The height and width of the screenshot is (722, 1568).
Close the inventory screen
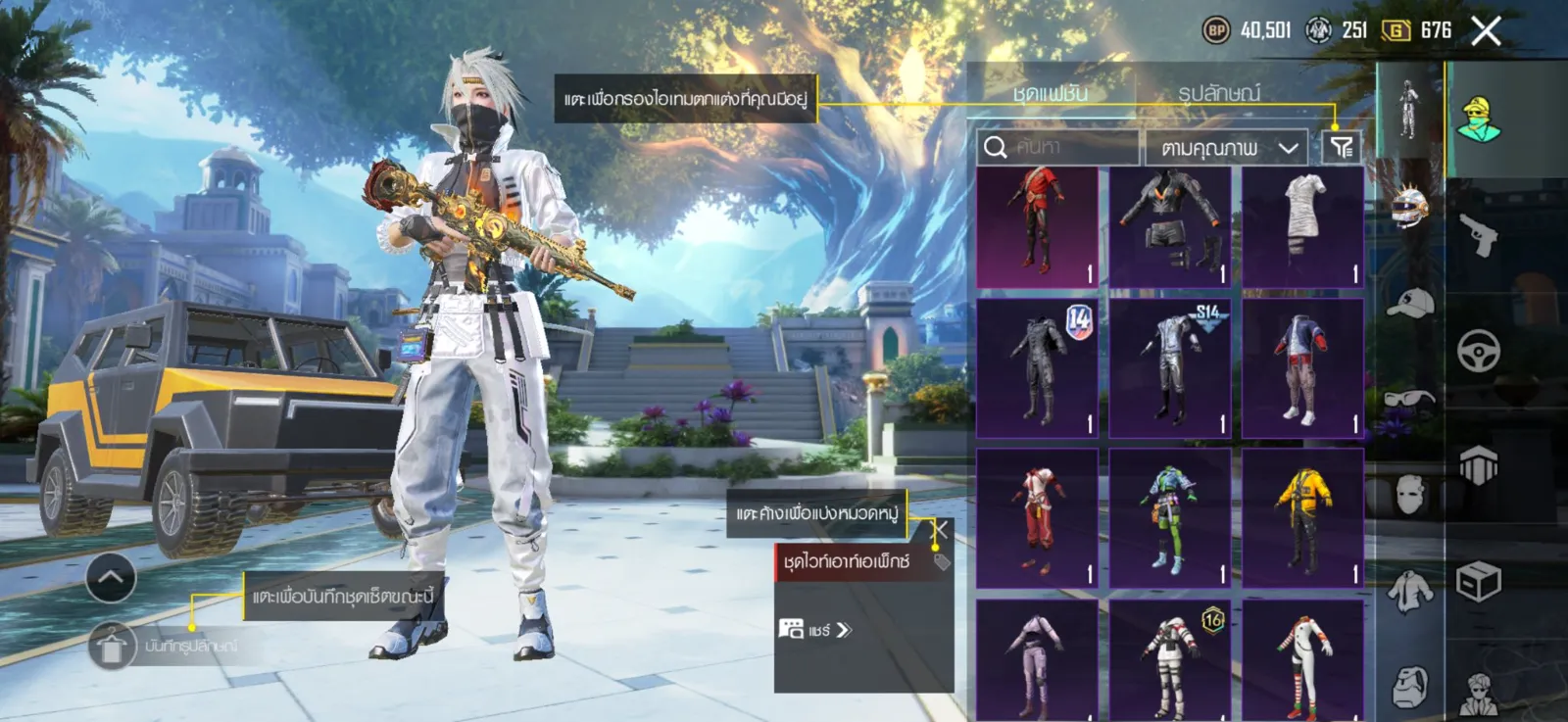[1486, 31]
